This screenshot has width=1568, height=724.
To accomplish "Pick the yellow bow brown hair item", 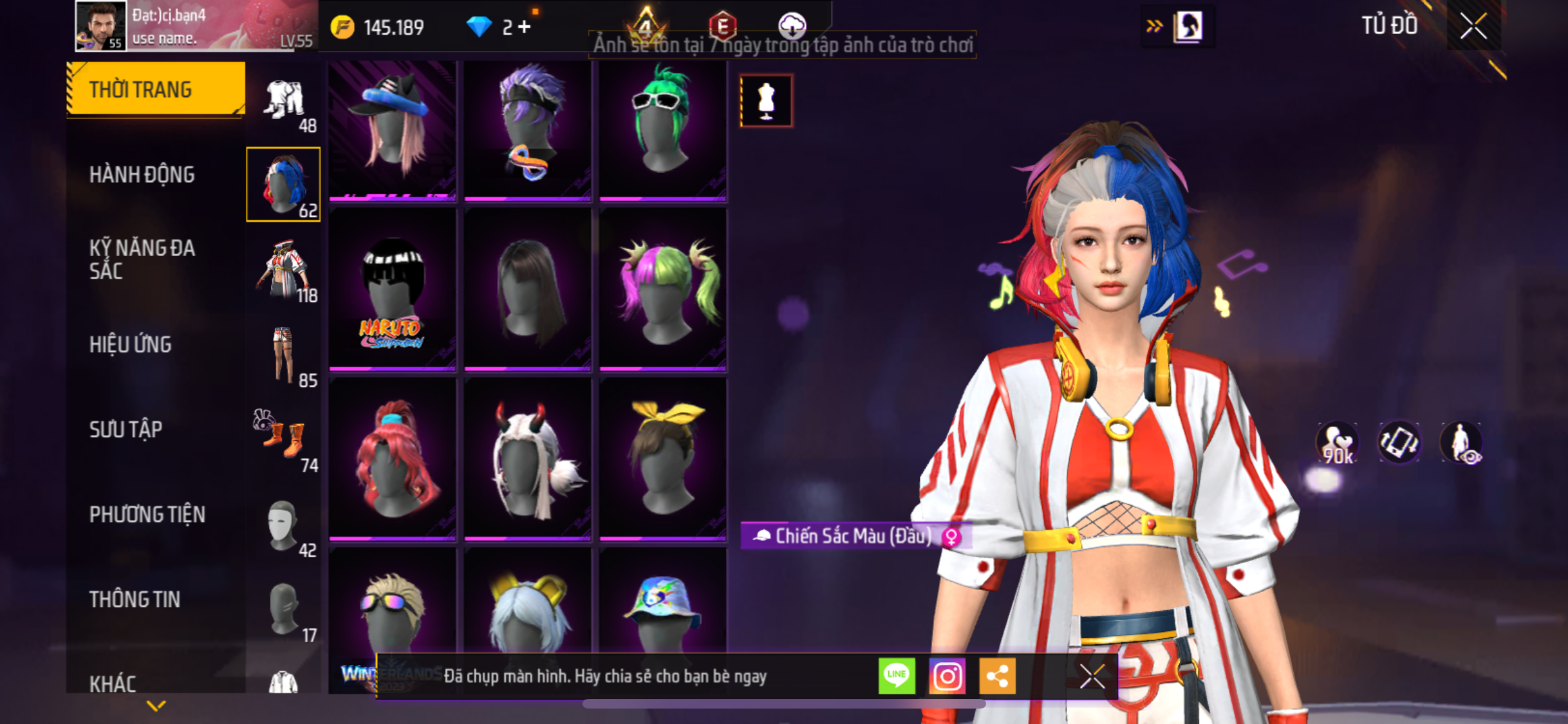I will (x=662, y=459).
